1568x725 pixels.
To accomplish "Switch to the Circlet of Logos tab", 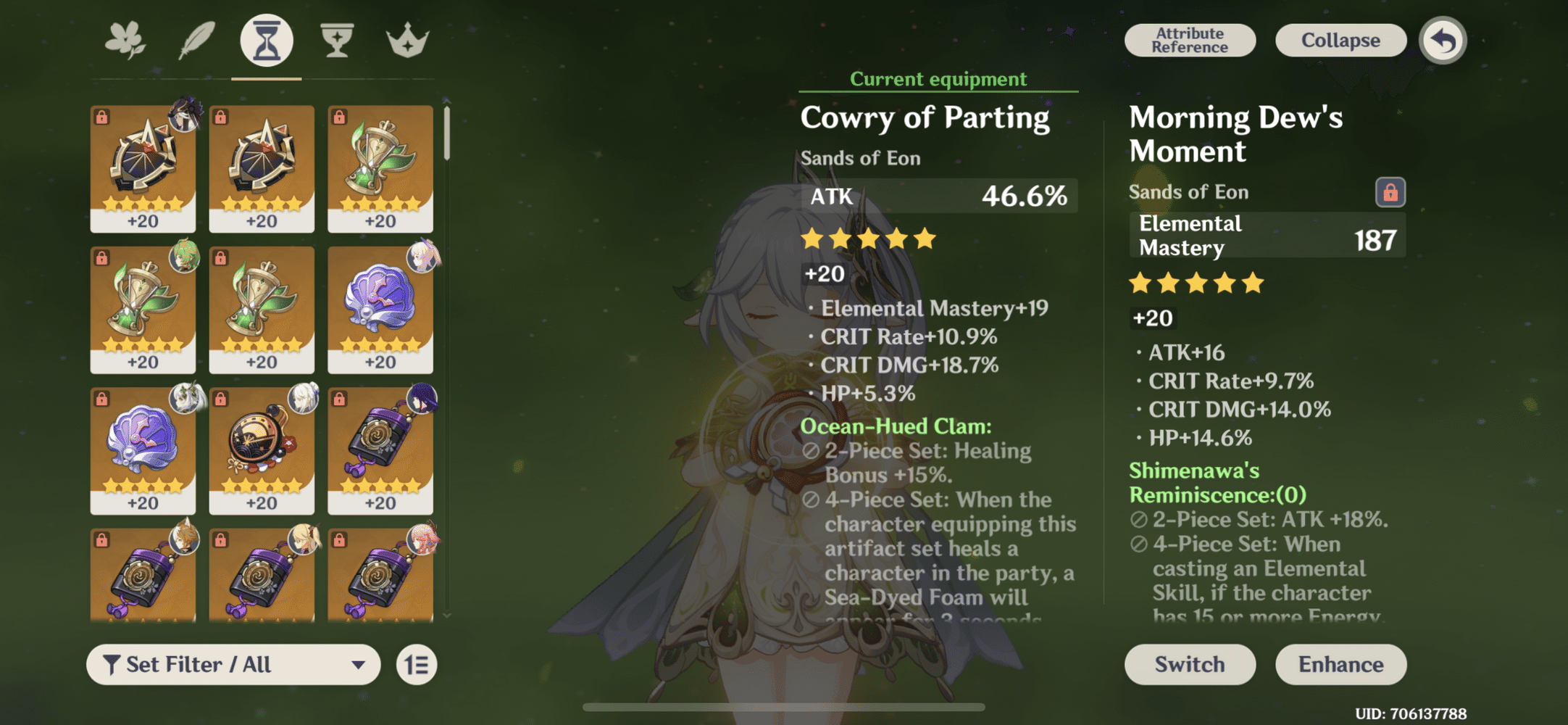I will point(408,40).
